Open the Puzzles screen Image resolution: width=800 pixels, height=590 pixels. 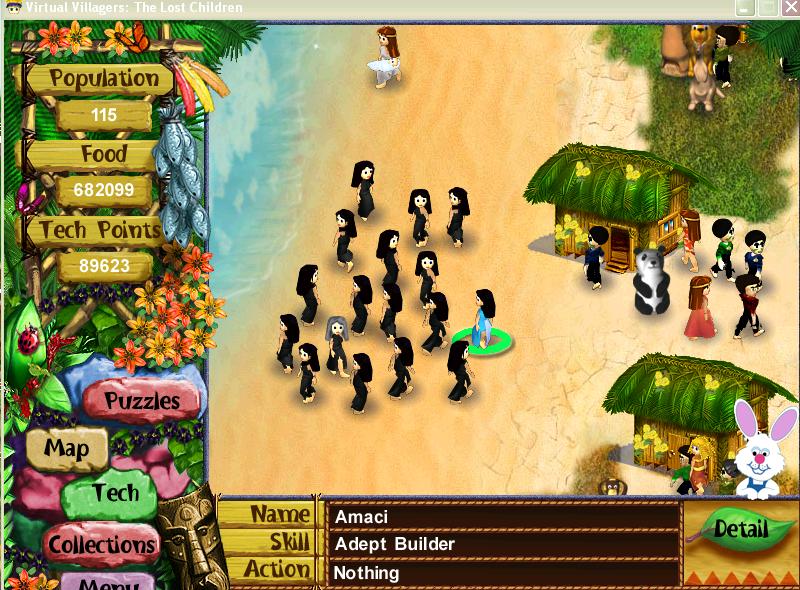[142, 401]
